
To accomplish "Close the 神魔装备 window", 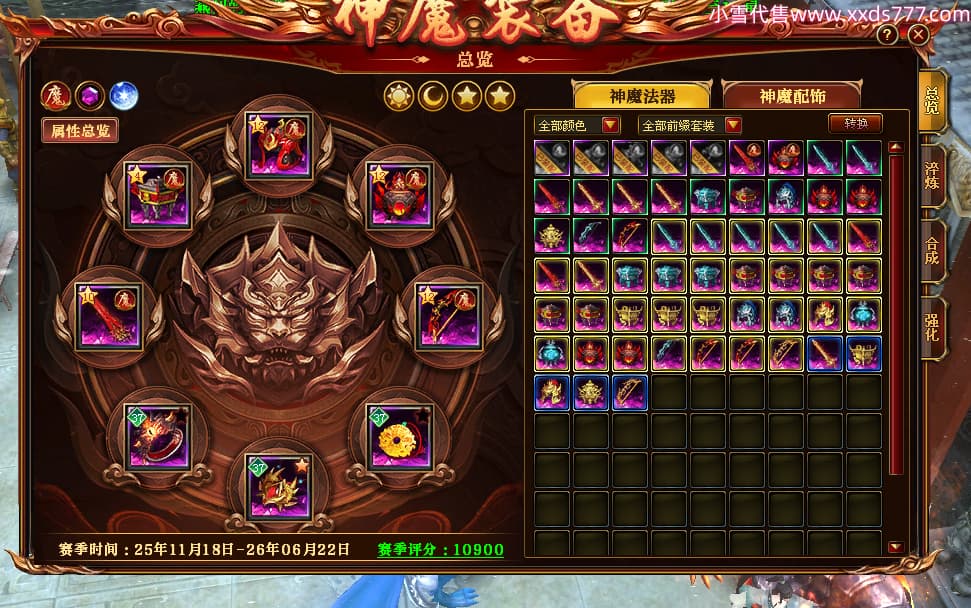I will pos(918,34).
